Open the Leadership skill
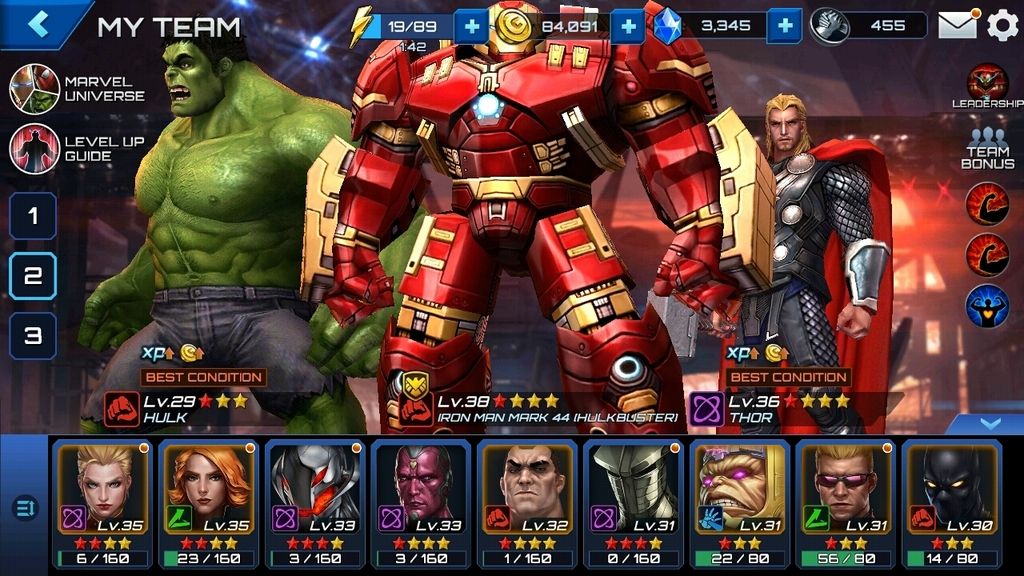 986,84
